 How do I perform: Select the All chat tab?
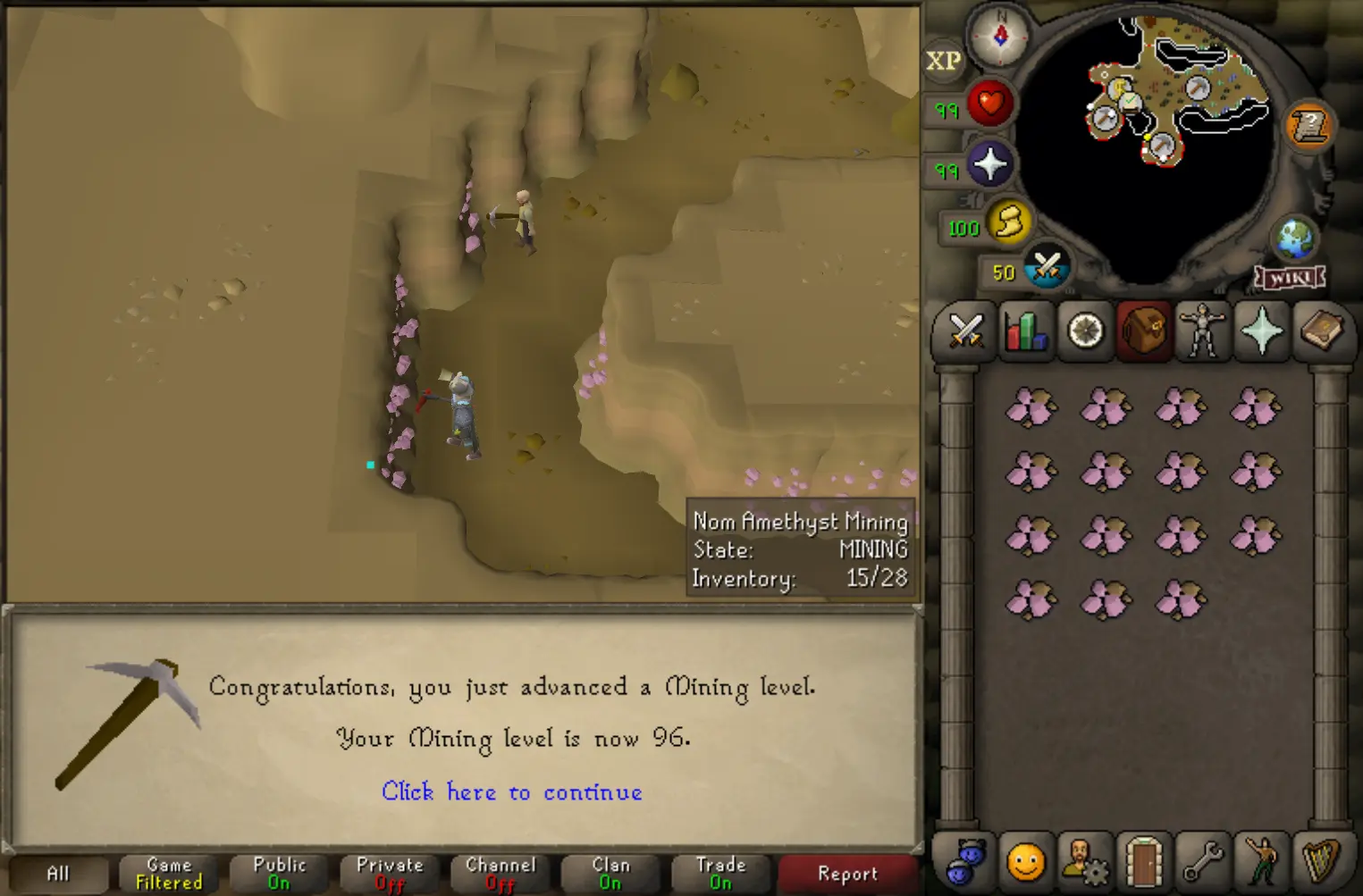(x=57, y=873)
